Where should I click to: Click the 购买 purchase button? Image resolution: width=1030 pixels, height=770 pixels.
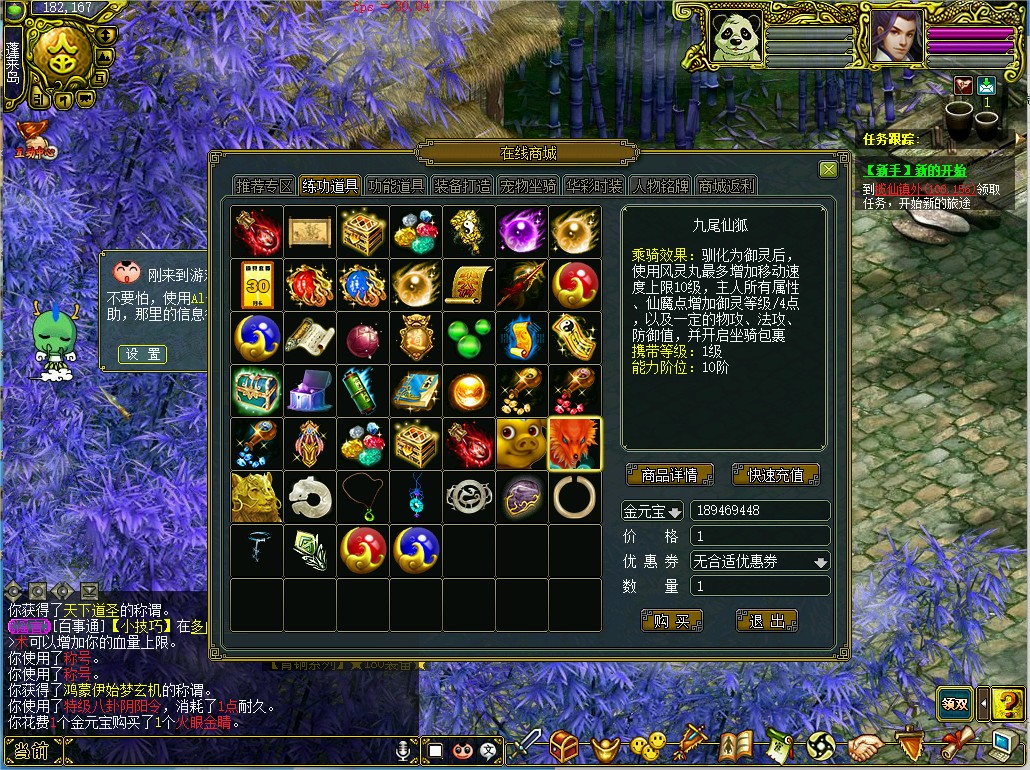[x=672, y=621]
